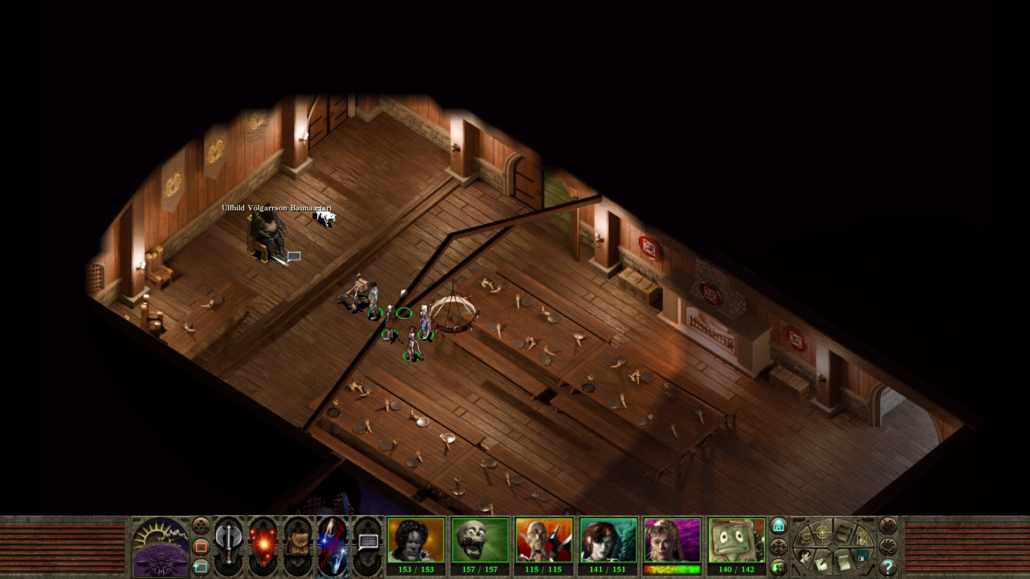Click the speech bubble talk button

click(x=368, y=542)
